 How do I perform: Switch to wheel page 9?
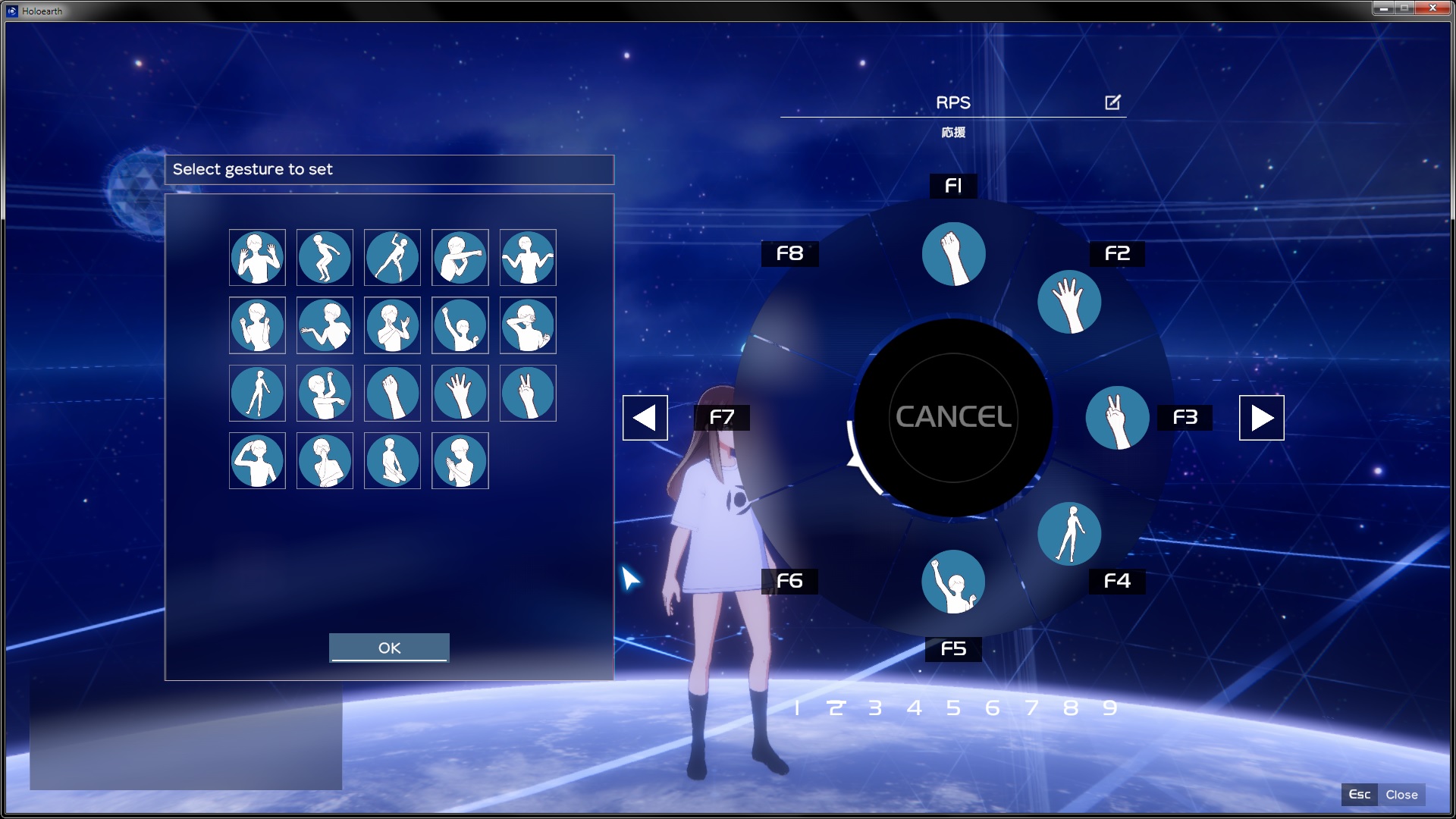(1109, 708)
